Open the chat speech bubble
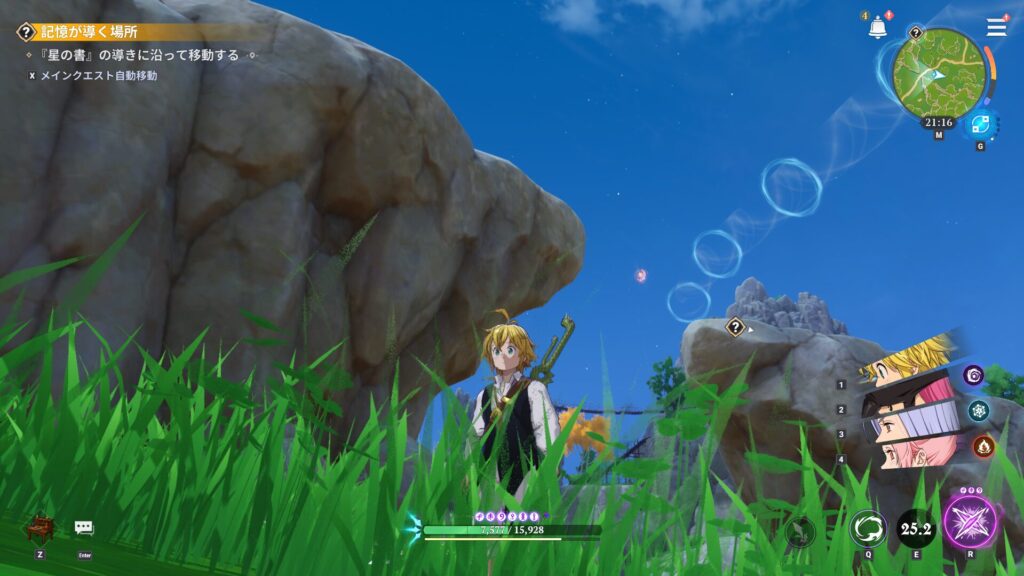 (x=84, y=528)
